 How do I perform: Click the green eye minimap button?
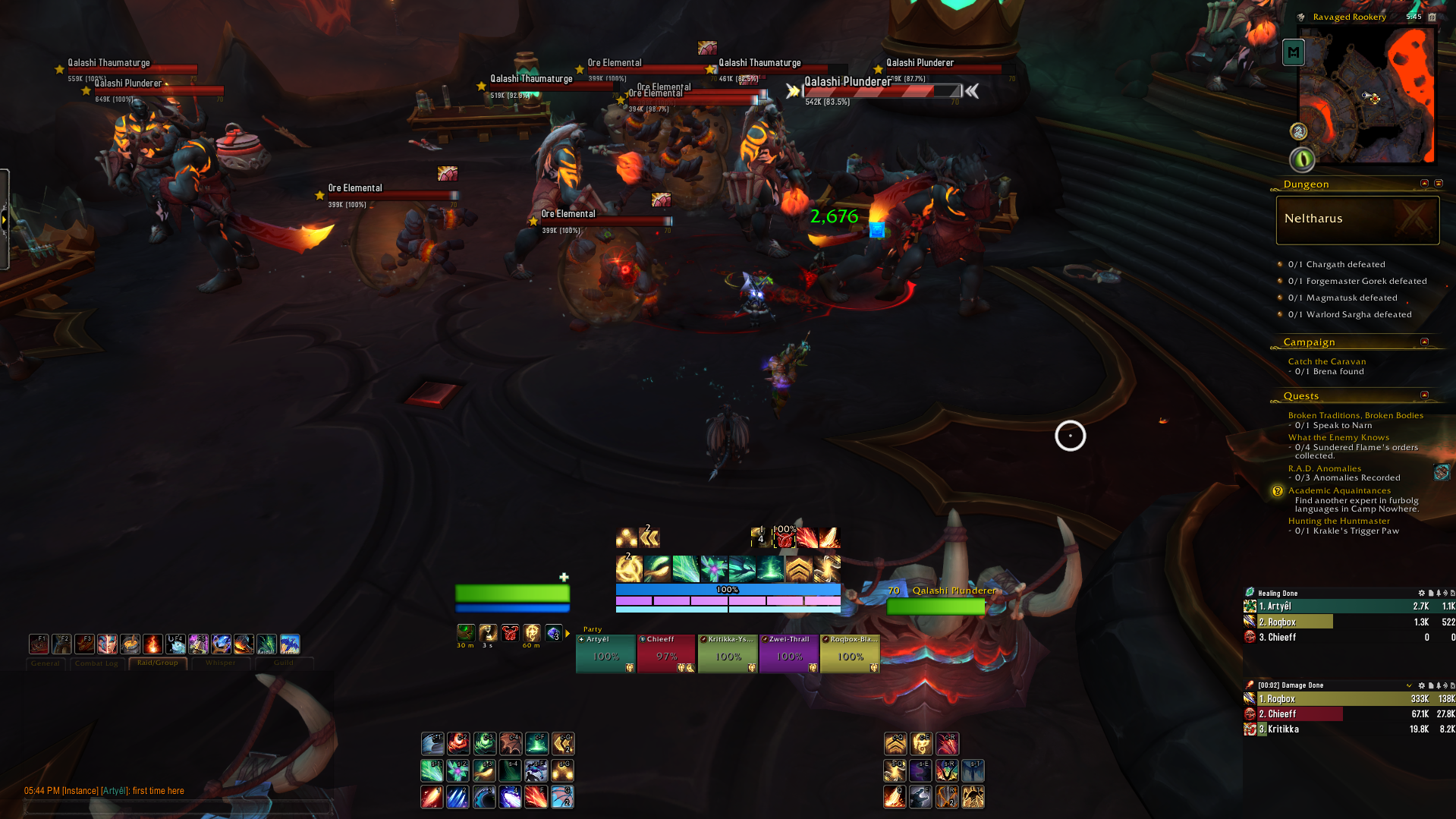(x=1302, y=159)
